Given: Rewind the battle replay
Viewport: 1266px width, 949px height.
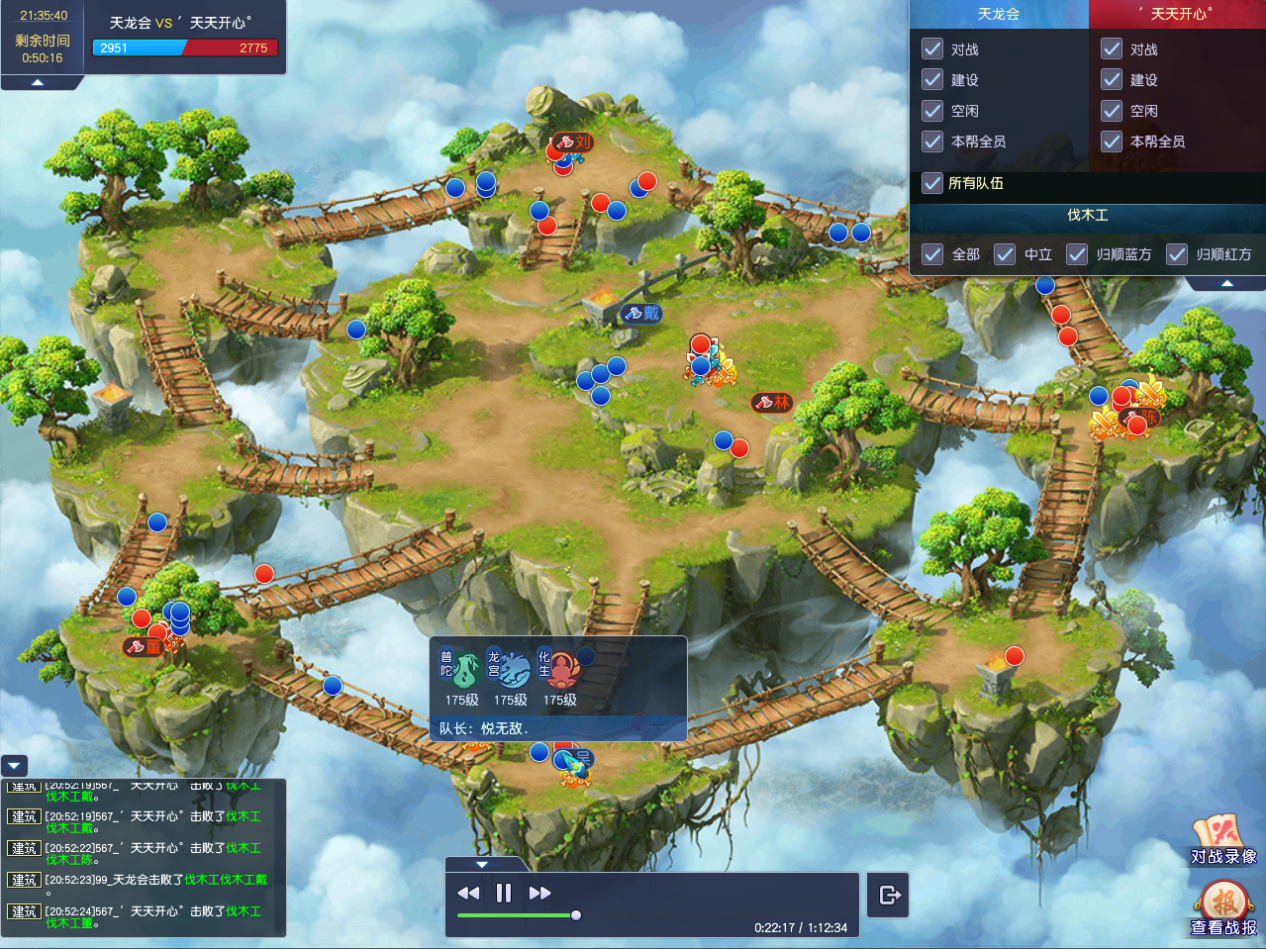Looking at the screenshot, I should click(468, 893).
